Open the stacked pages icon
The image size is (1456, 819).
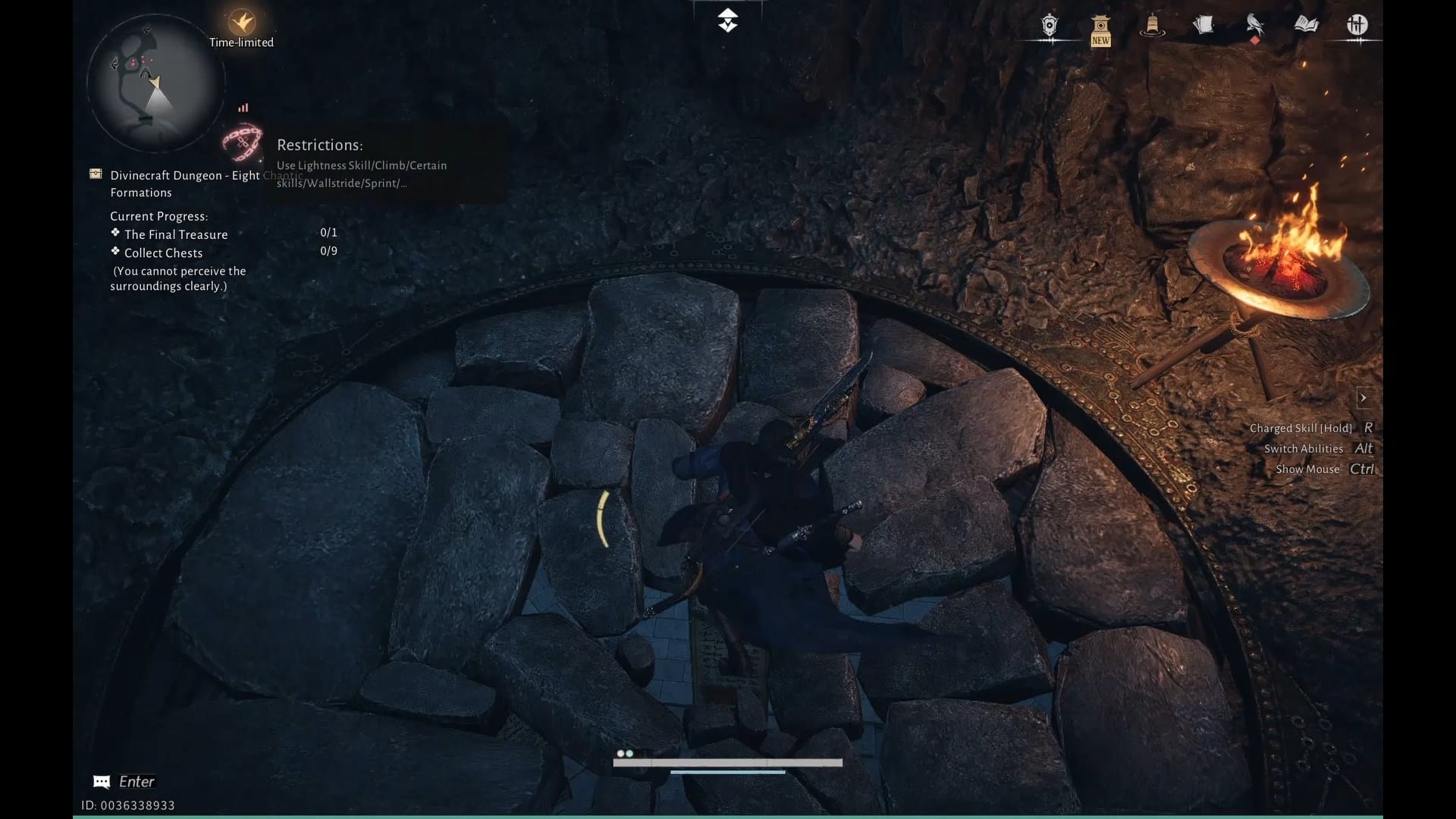coord(1203,26)
